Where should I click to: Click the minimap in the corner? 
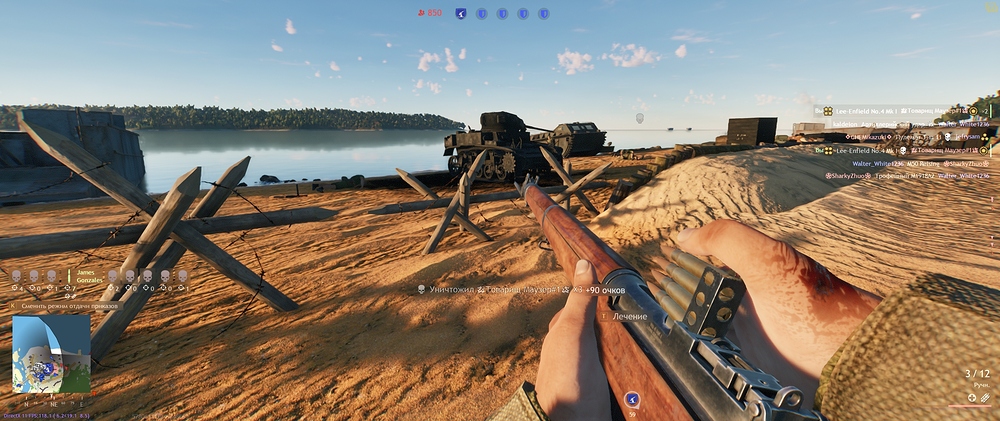(x=51, y=354)
